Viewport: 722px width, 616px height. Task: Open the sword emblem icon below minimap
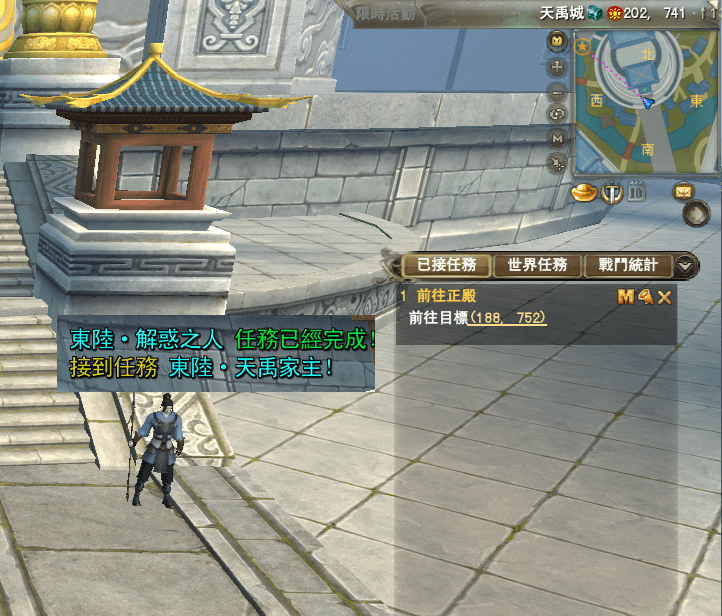(x=611, y=190)
